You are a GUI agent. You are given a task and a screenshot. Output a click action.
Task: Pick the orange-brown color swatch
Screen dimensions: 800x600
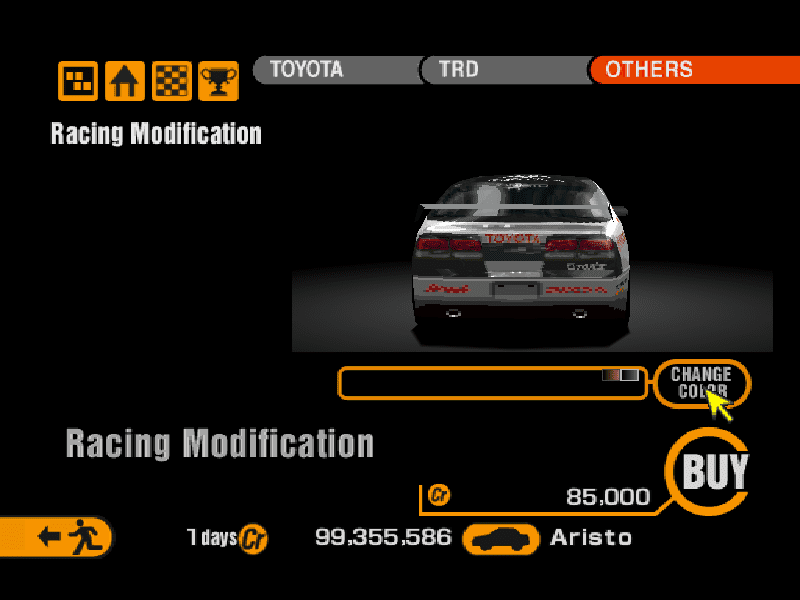click(x=611, y=375)
